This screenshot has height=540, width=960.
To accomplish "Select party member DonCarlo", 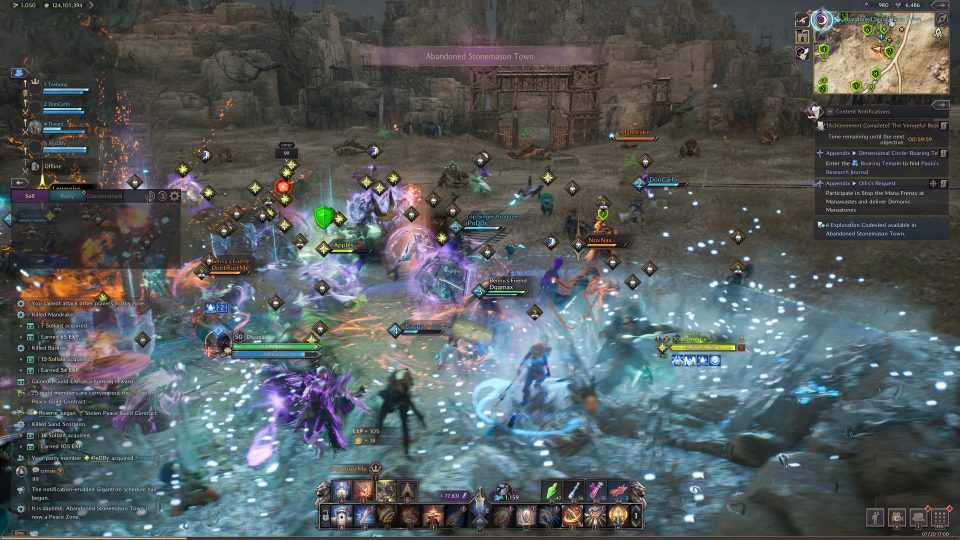I will coord(56,104).
